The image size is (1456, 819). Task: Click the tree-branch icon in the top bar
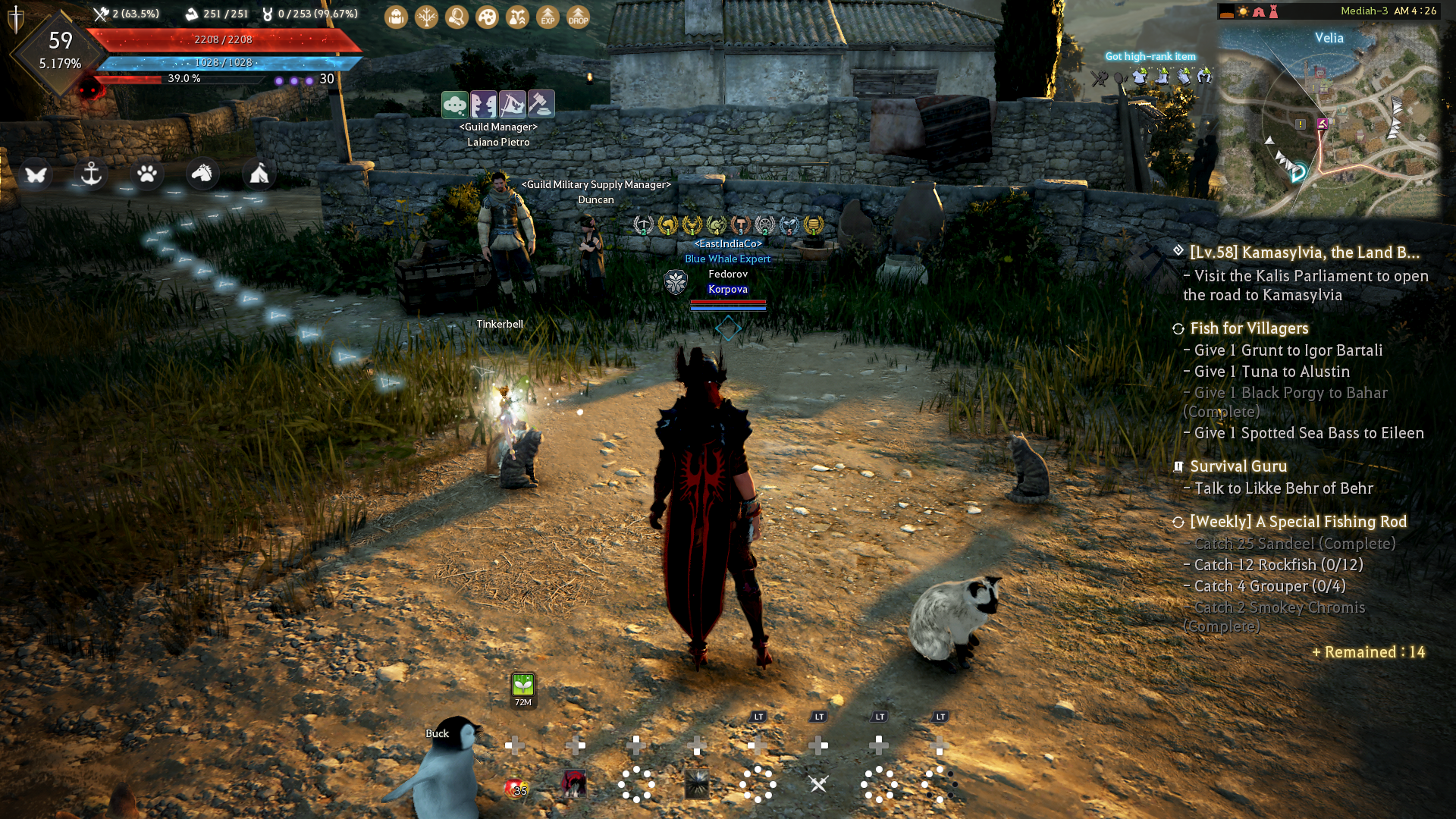click(426, 17)
